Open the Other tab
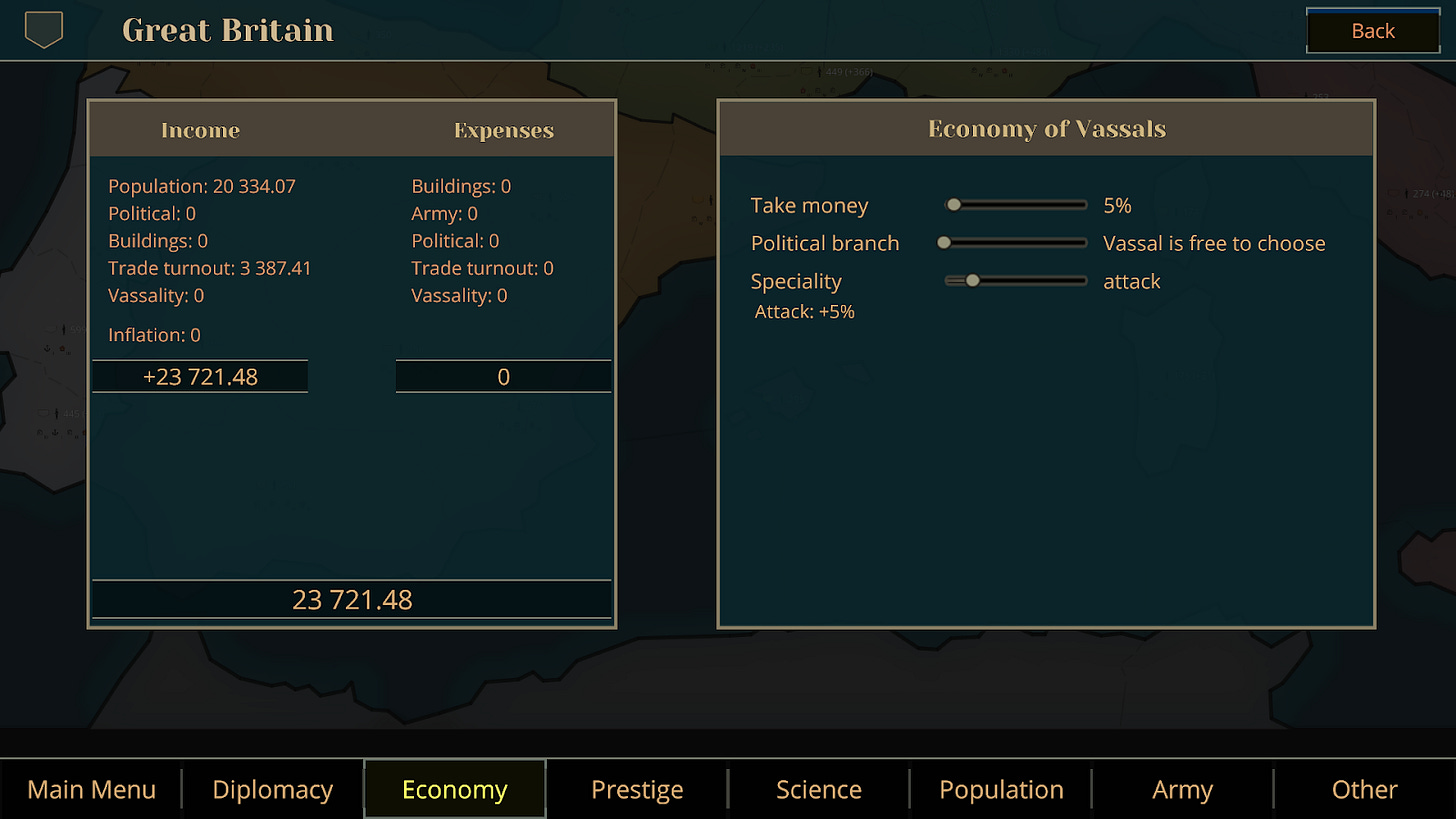The image size is (1456, 819). tap(1364, 789)
